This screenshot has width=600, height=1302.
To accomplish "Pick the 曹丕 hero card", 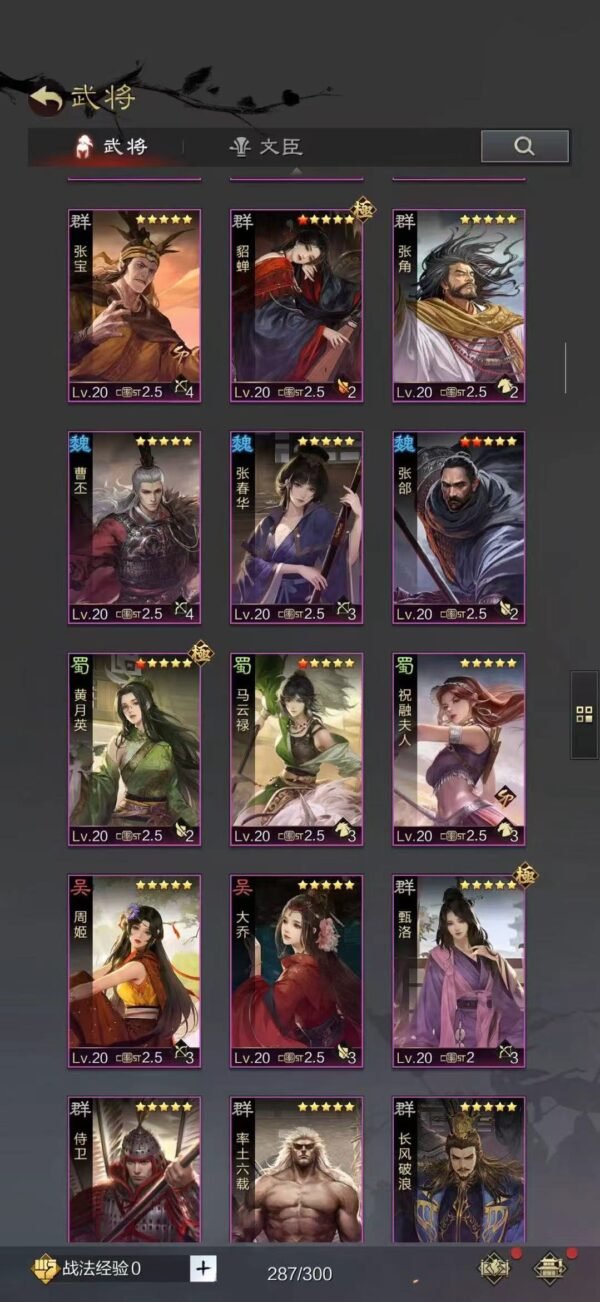I will pos(134,527).
